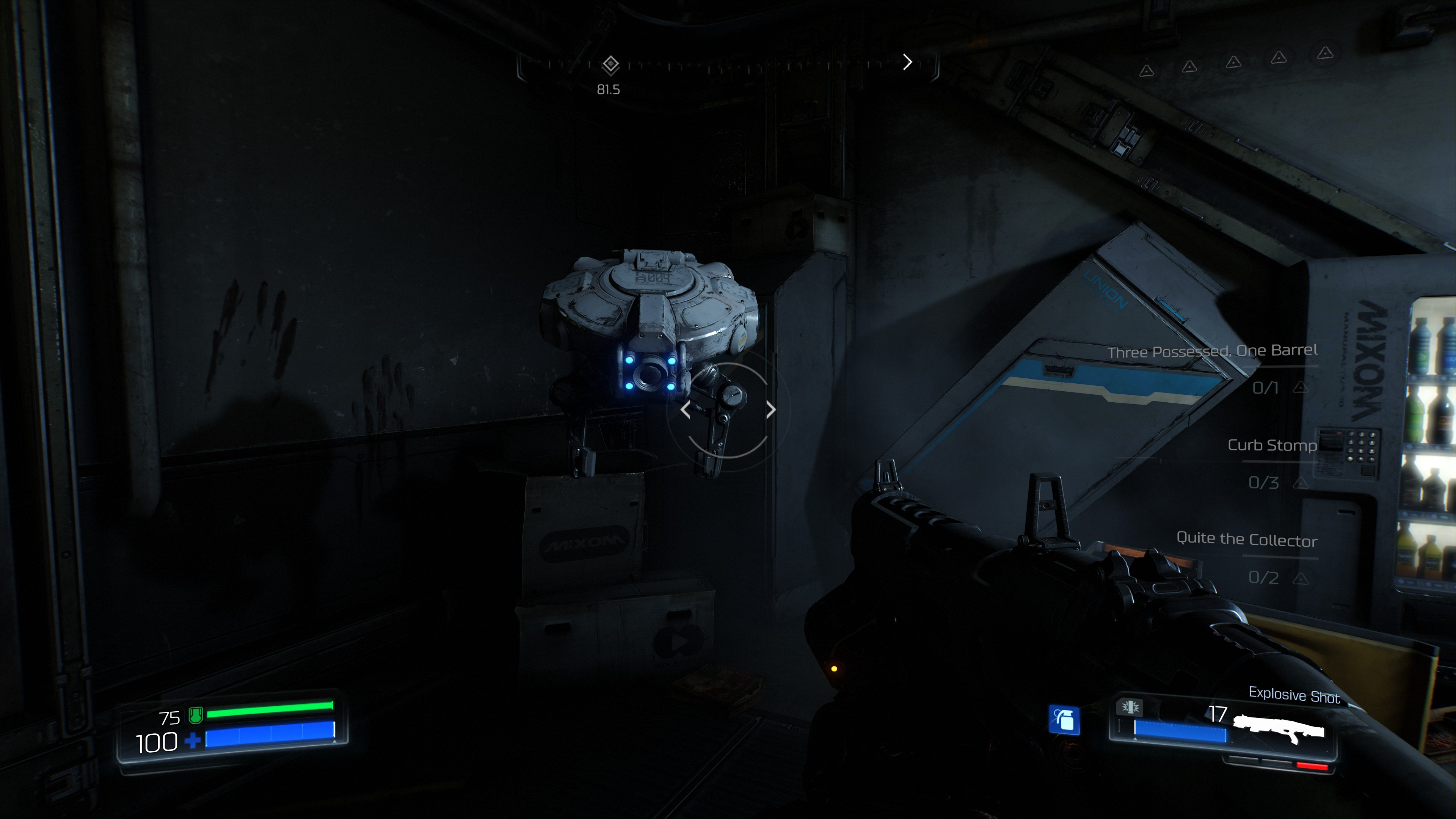Viewport: 1456px width, 819px height.
Task: Select the Three Possessed, One Barrel challenge
Action: [1212, 351]
